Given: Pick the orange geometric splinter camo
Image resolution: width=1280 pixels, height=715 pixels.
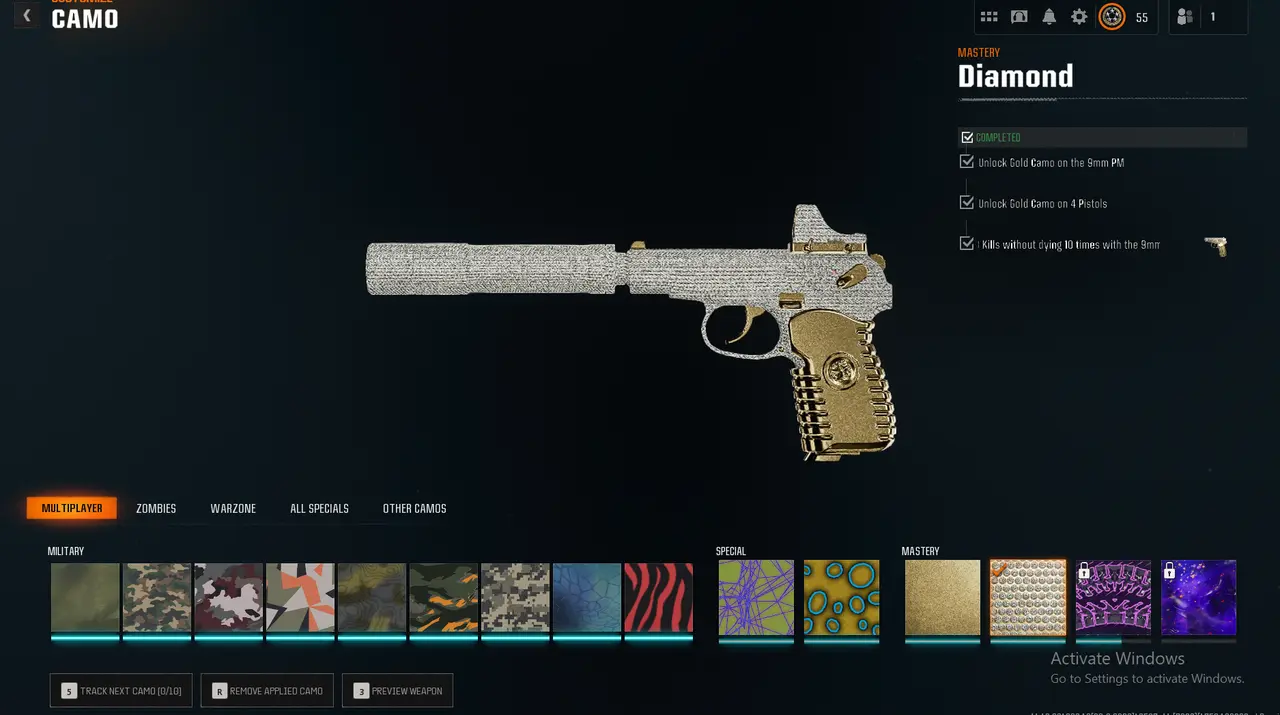Looking at the screenshot, I should pyautogui.click(x=300, y=597).
